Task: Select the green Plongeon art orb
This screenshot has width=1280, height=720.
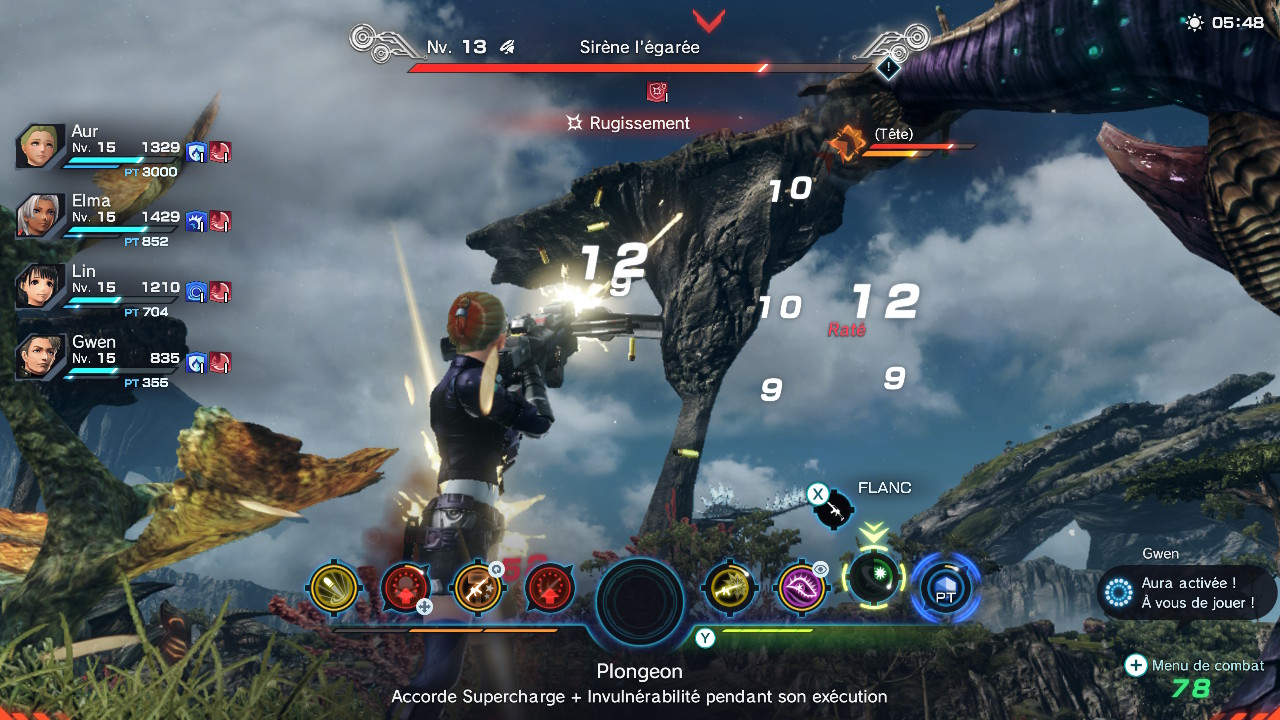Action: 875,584
